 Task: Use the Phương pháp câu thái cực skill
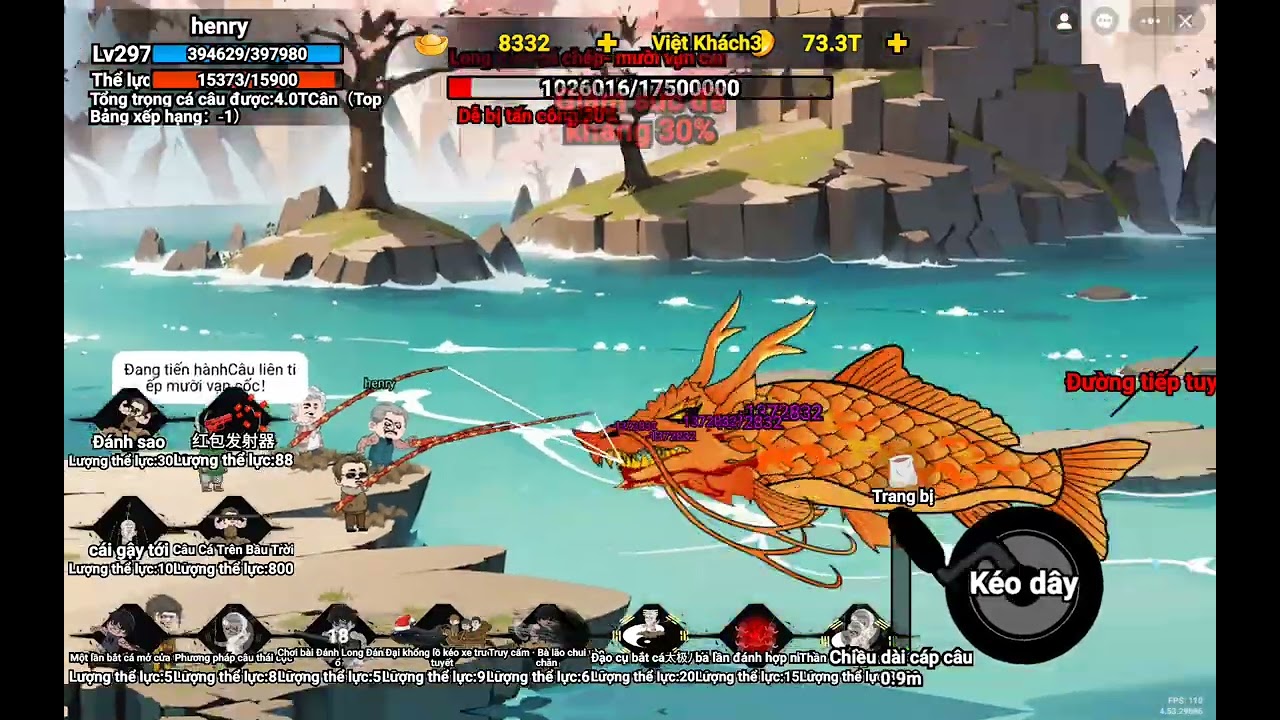tap(233, 630)
